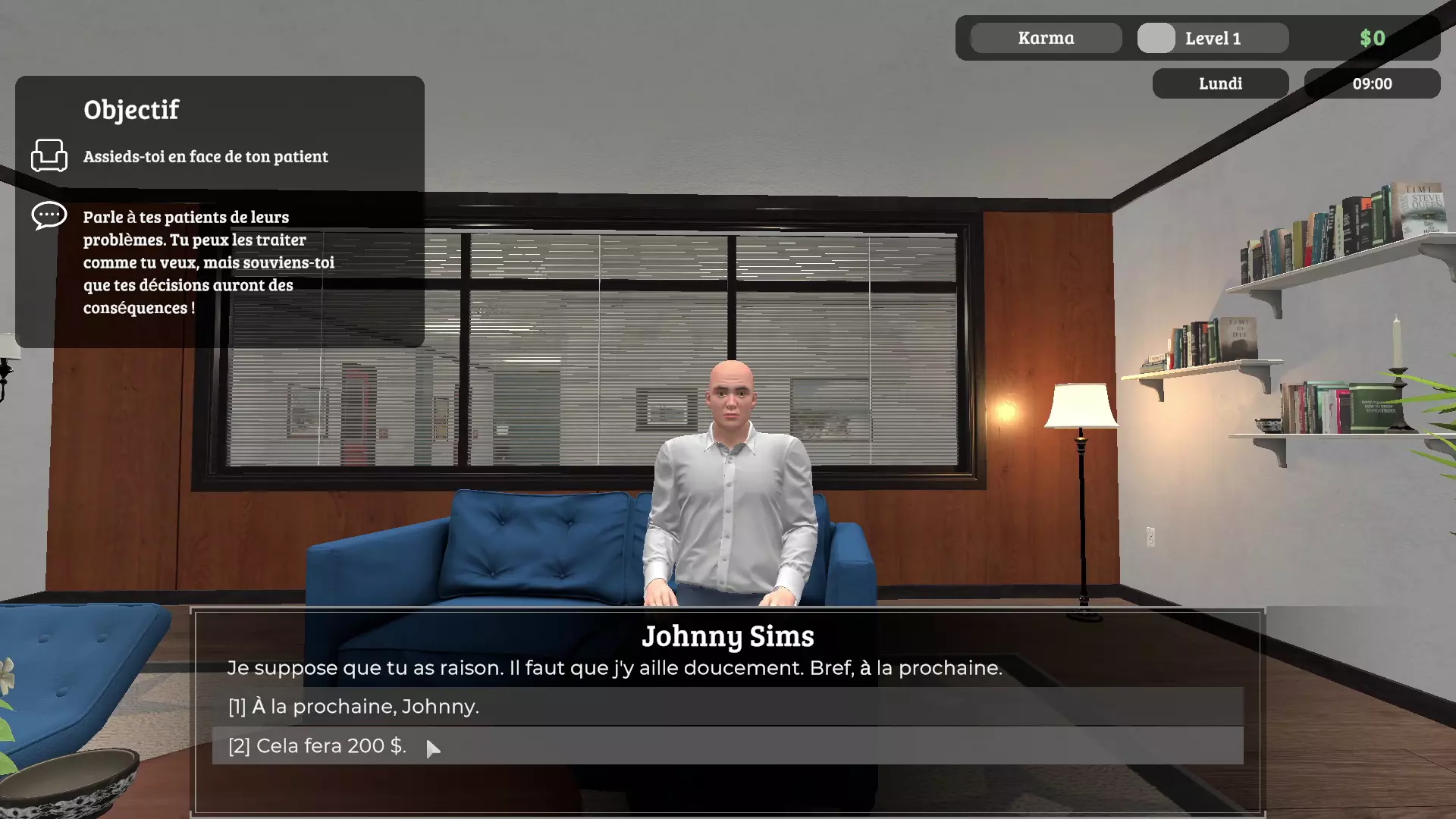The width and height of the screenshot is (1456, 819).
Task: Choose the reply "À la prochaine, Johnny."
Action: 353,707
